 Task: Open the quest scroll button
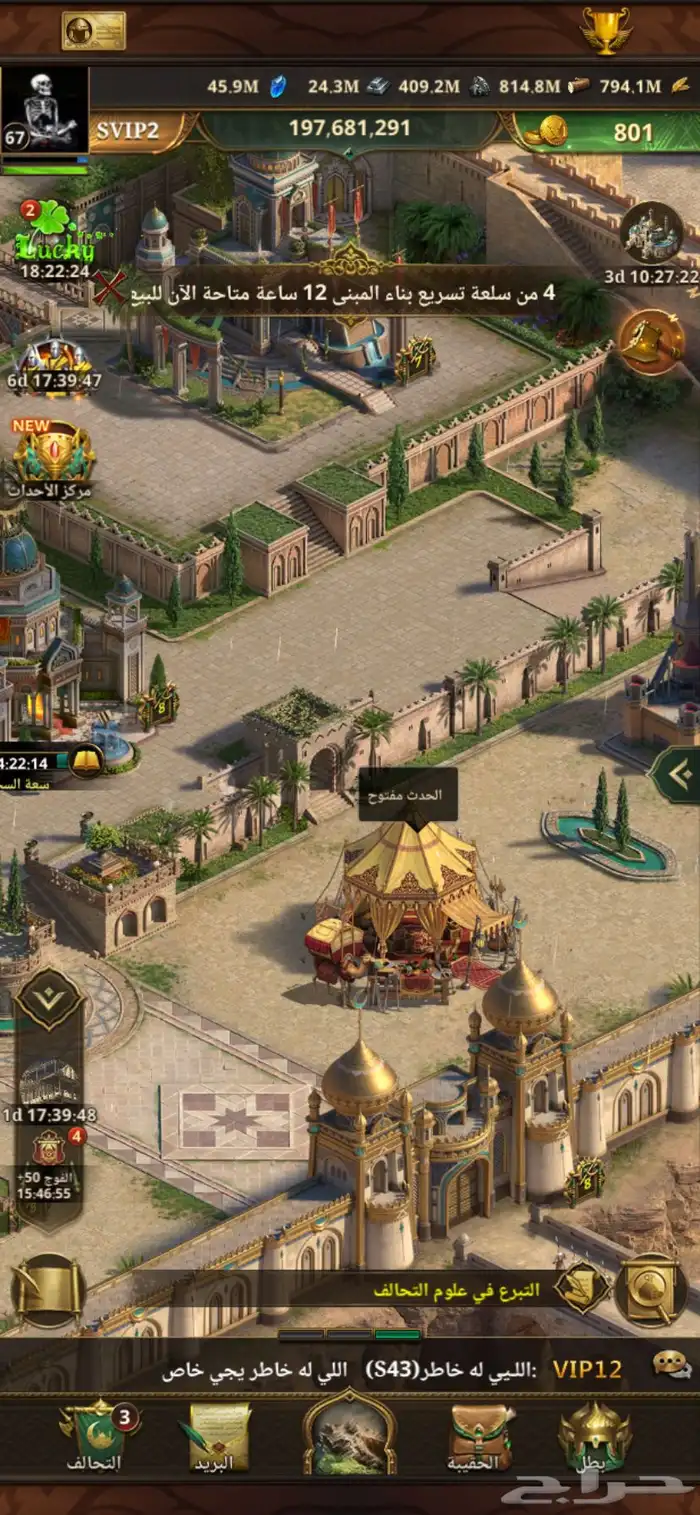tap(48, 1290)
